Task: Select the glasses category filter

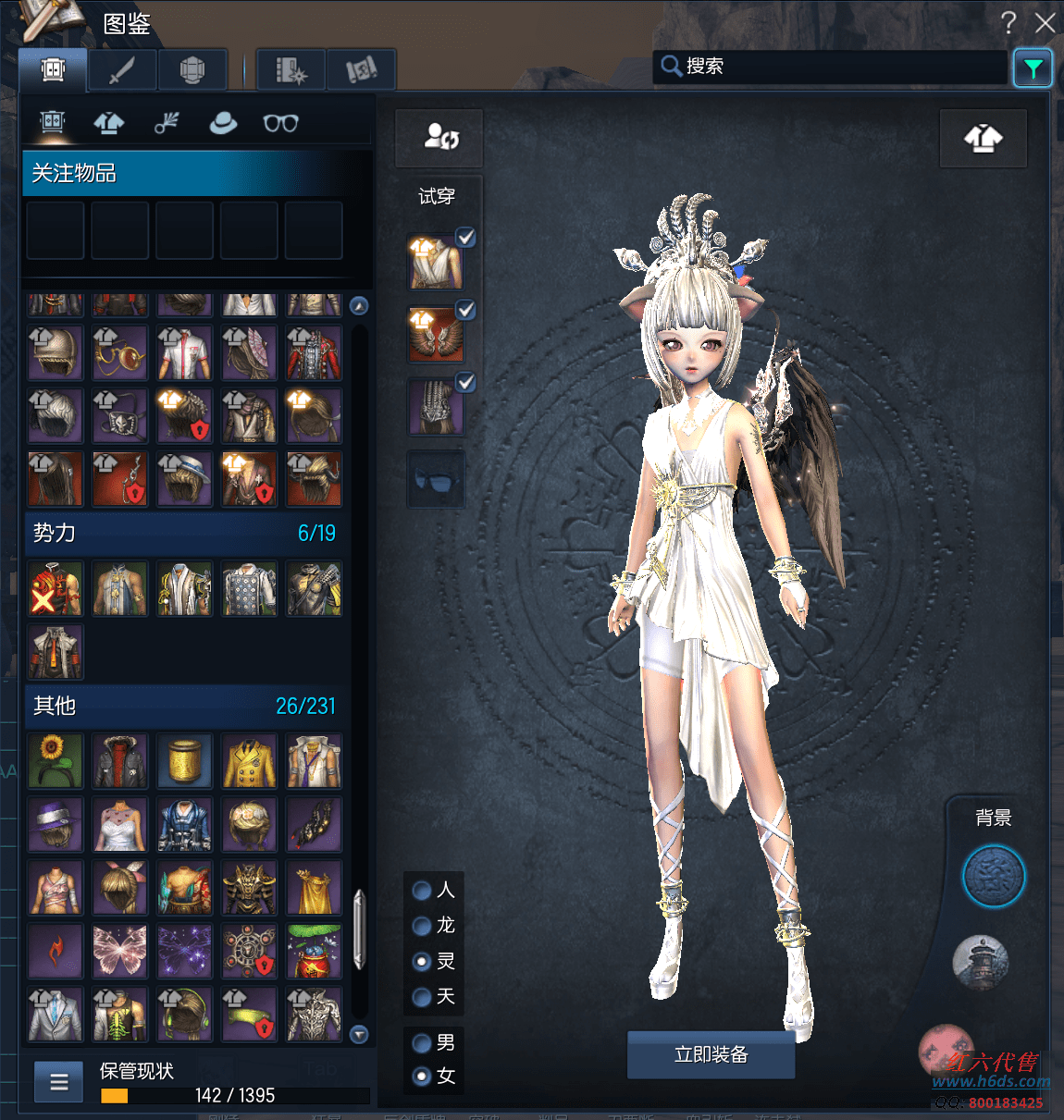Action: coord(280,123)
